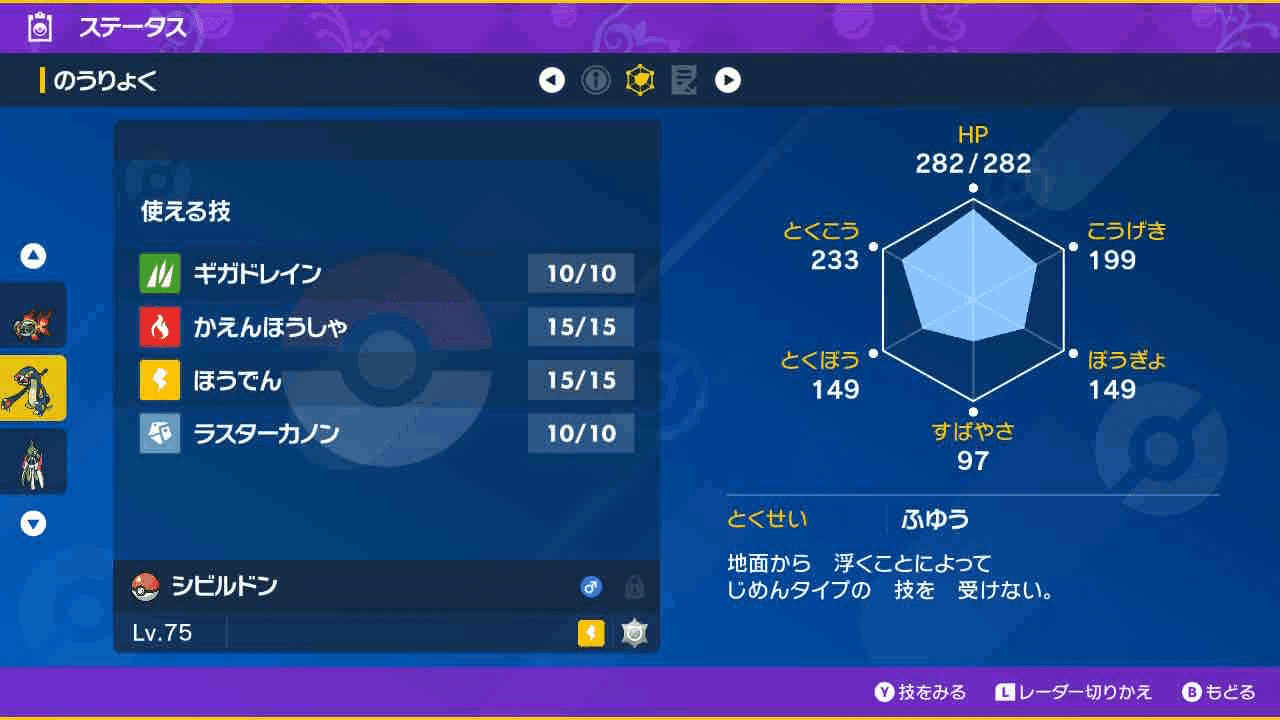Screen dimensions: 1280x720
Task: Open the info summary page icon
Action: coord(597,80)
